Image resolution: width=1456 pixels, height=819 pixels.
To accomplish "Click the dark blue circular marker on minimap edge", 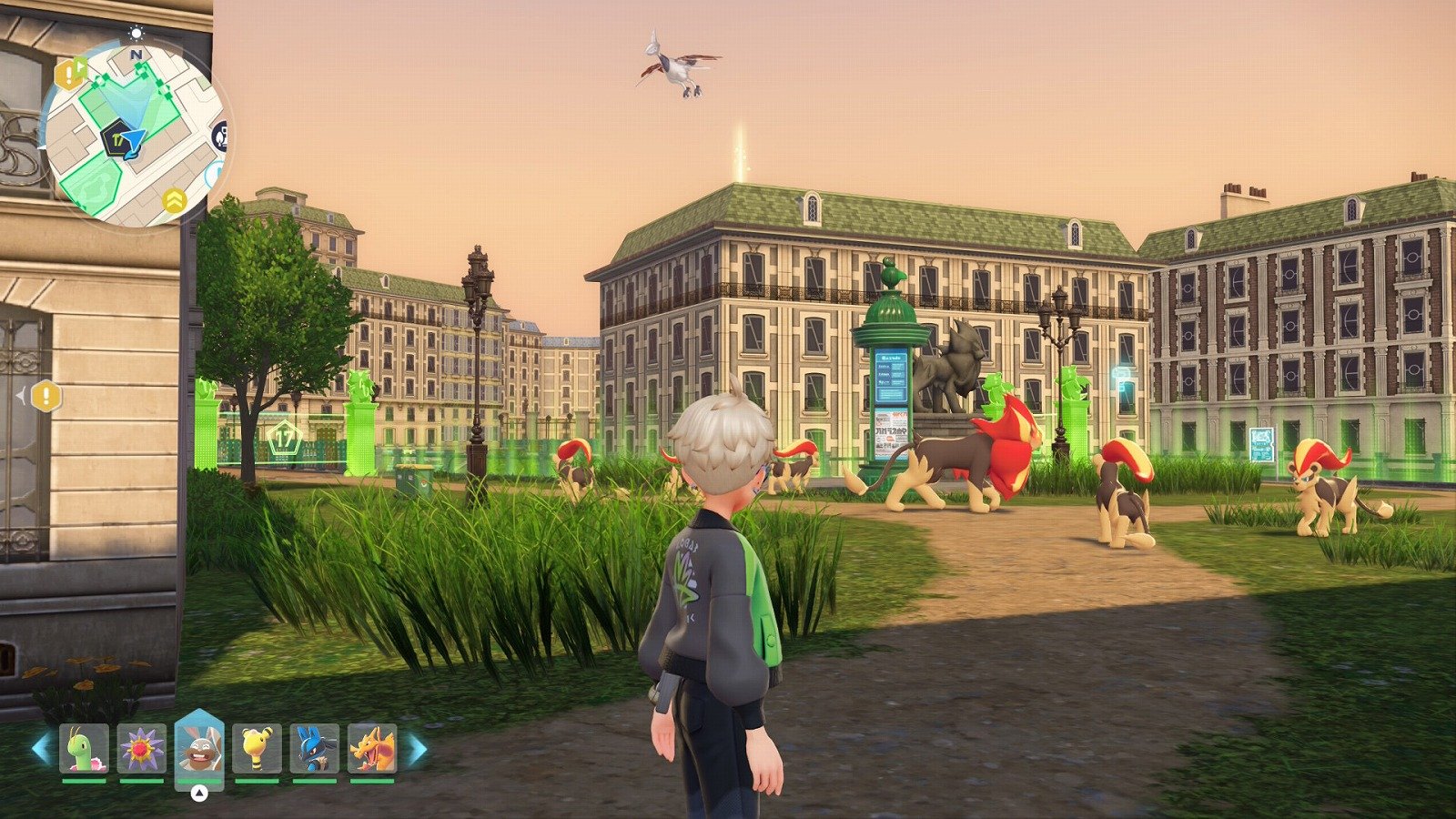I will point(220,136).
